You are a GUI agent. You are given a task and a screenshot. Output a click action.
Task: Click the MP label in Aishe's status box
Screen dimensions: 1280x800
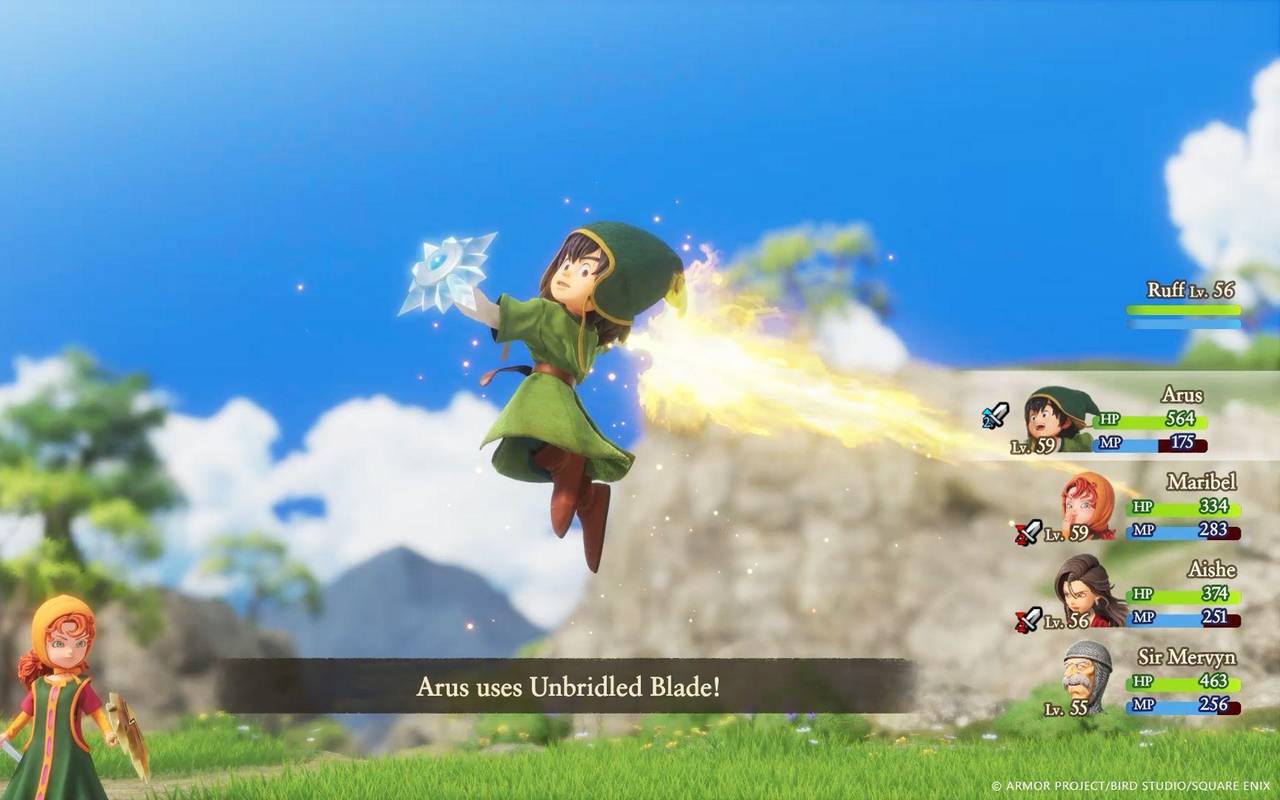tap(1143, 617)
